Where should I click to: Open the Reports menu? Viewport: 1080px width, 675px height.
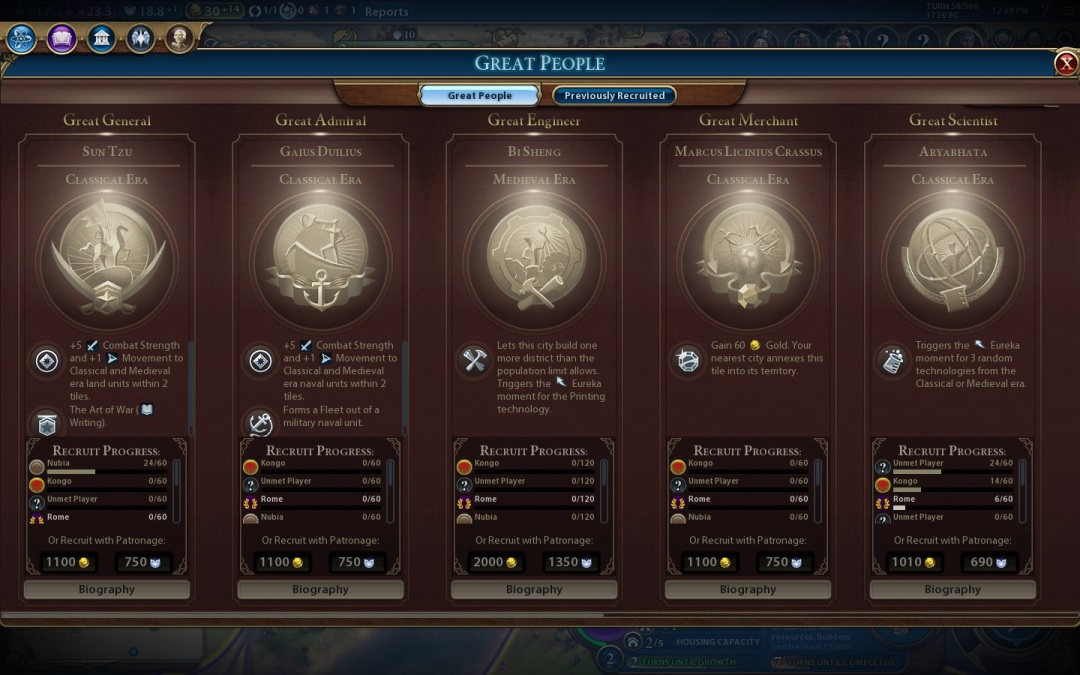[386, 12]
